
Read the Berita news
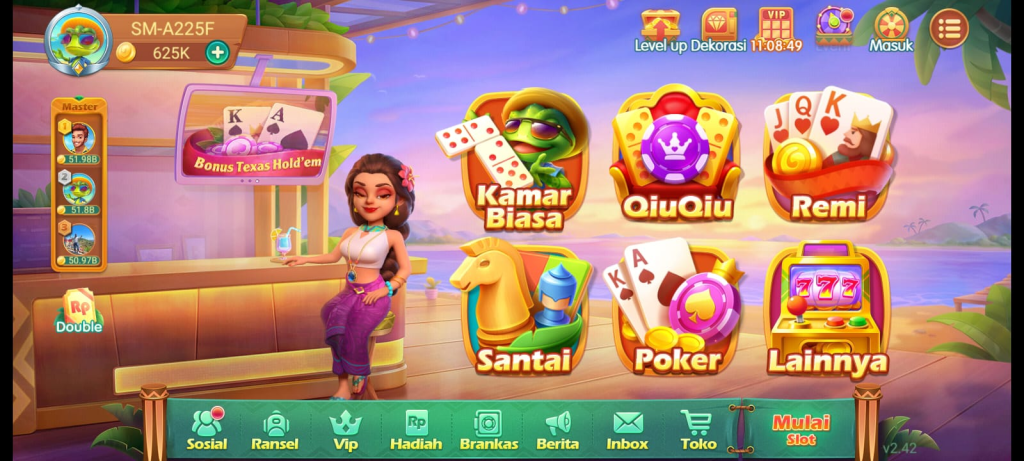[x=557, y=429]
